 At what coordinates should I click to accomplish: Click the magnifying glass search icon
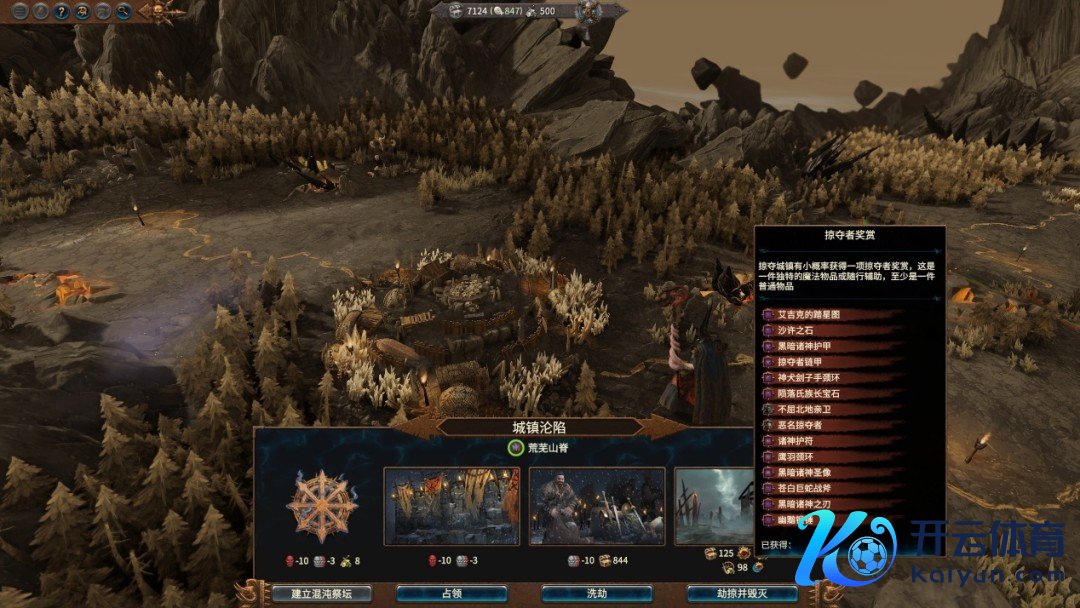tap(124, 12)
